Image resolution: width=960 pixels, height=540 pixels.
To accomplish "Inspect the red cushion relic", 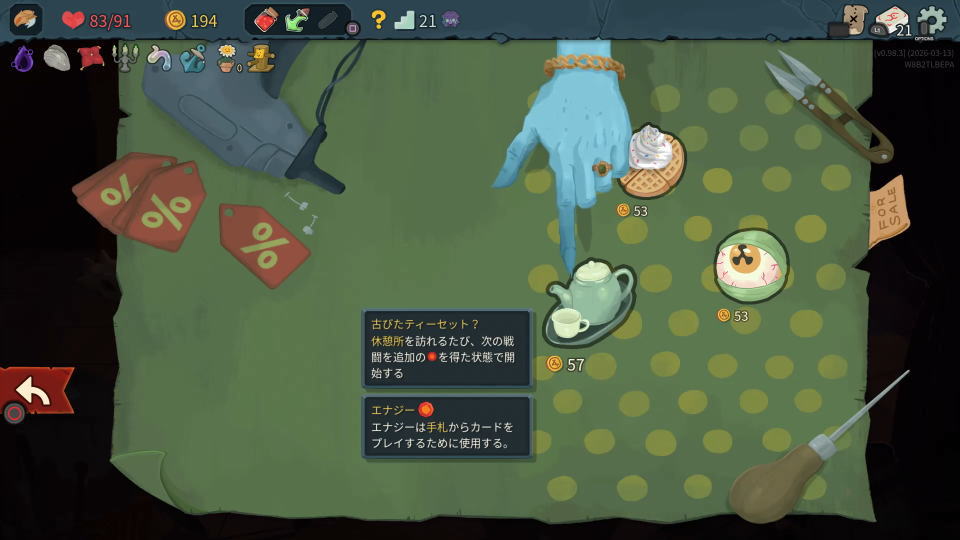I will 91,58.
